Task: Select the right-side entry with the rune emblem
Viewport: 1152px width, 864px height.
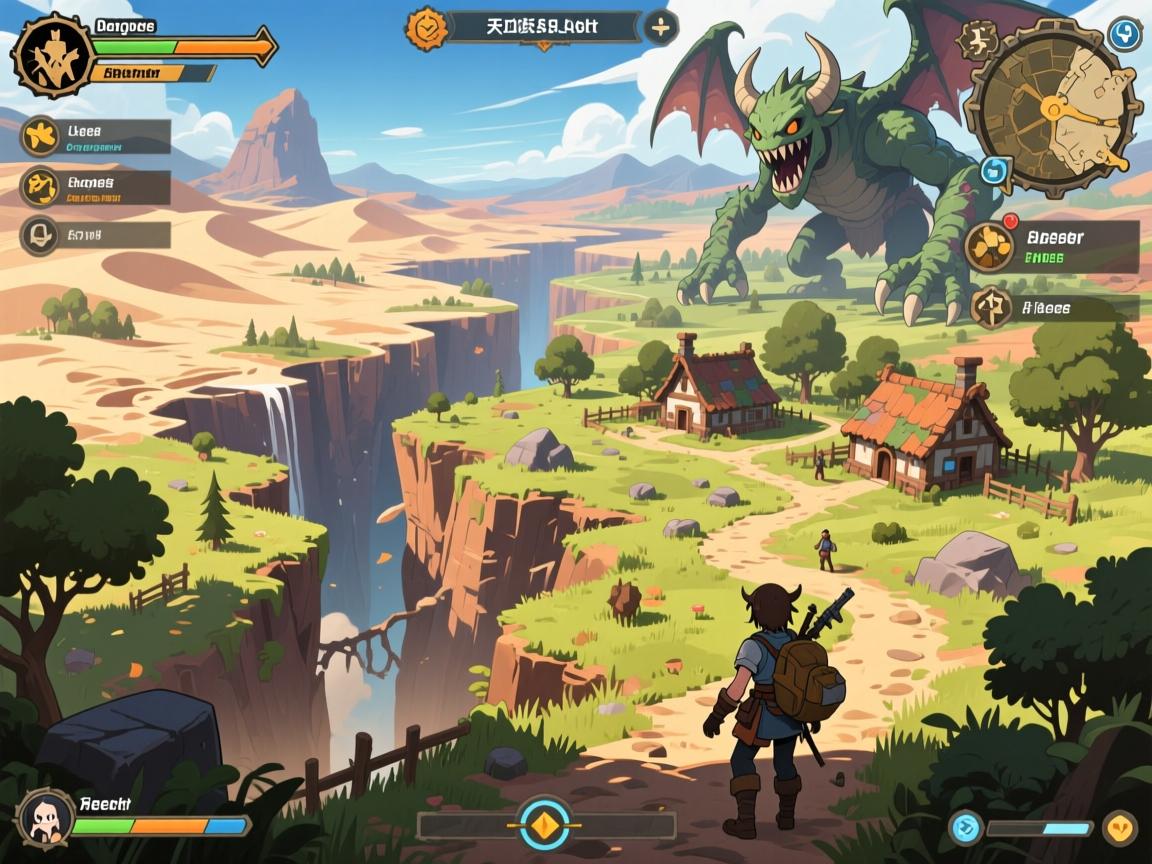Action: pyautogui.click(x=990, y=308)
